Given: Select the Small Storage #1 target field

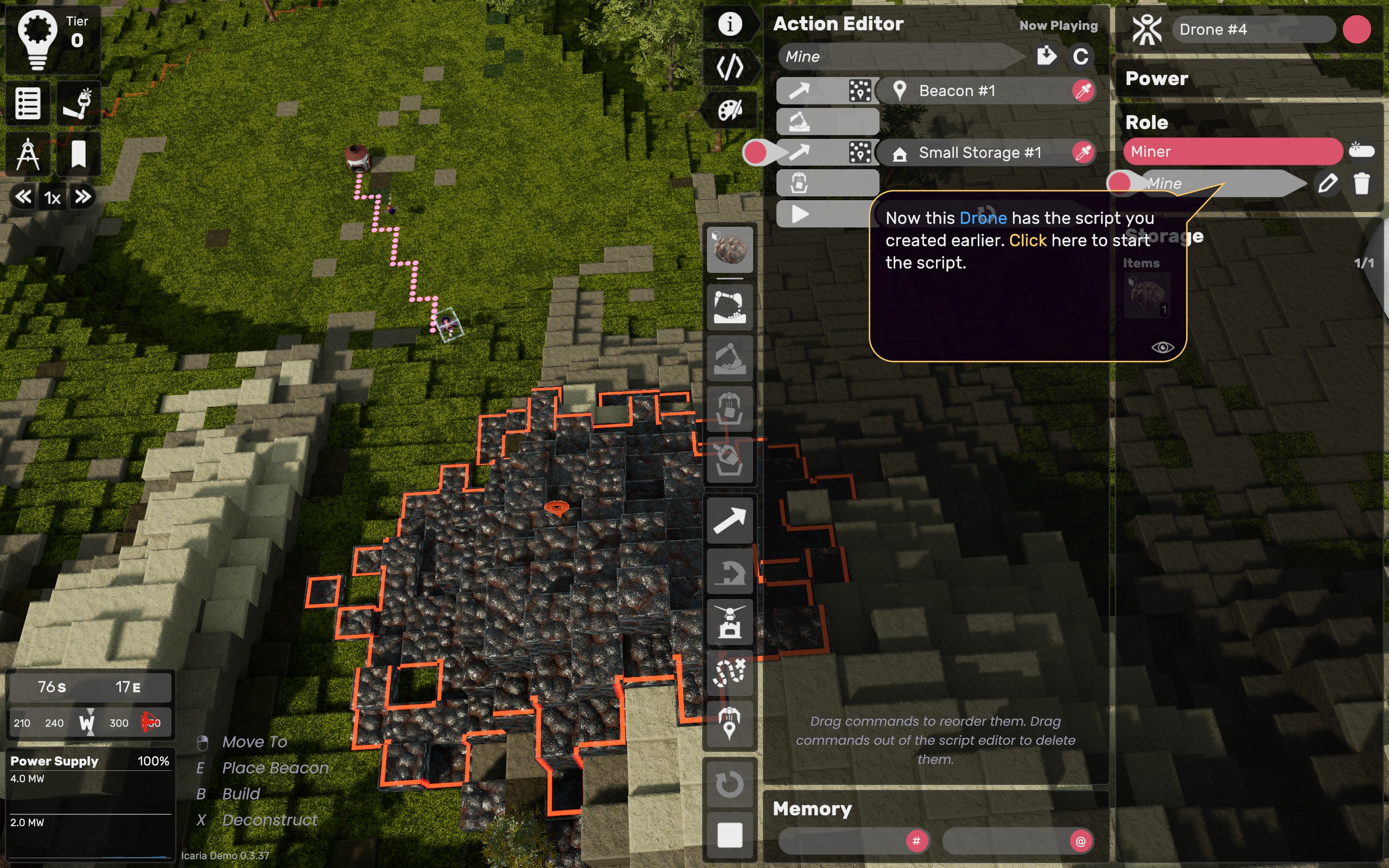Looking at the screenshot, I should click(x=979, y=152).
